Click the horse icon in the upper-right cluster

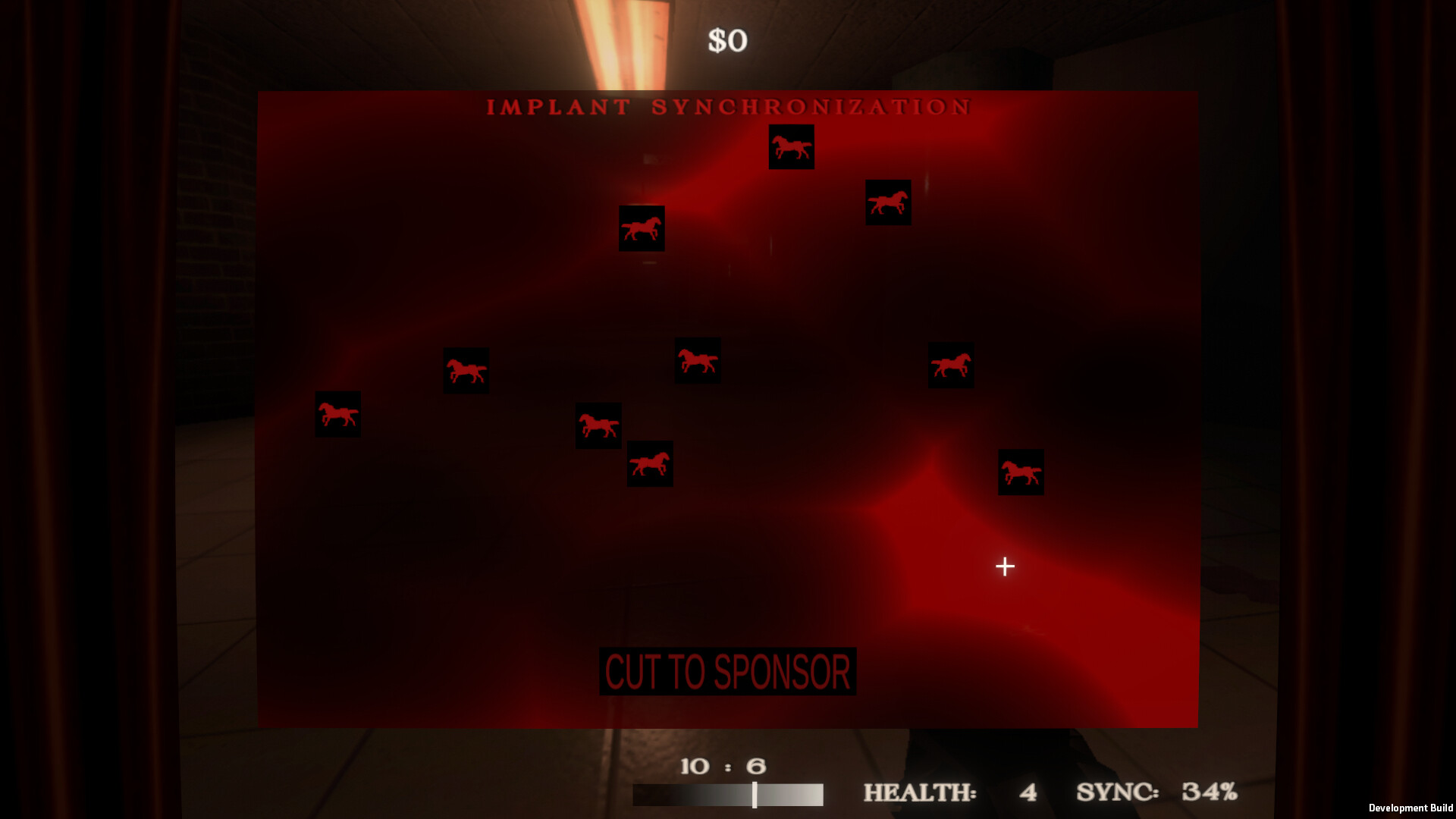[889, 202]
